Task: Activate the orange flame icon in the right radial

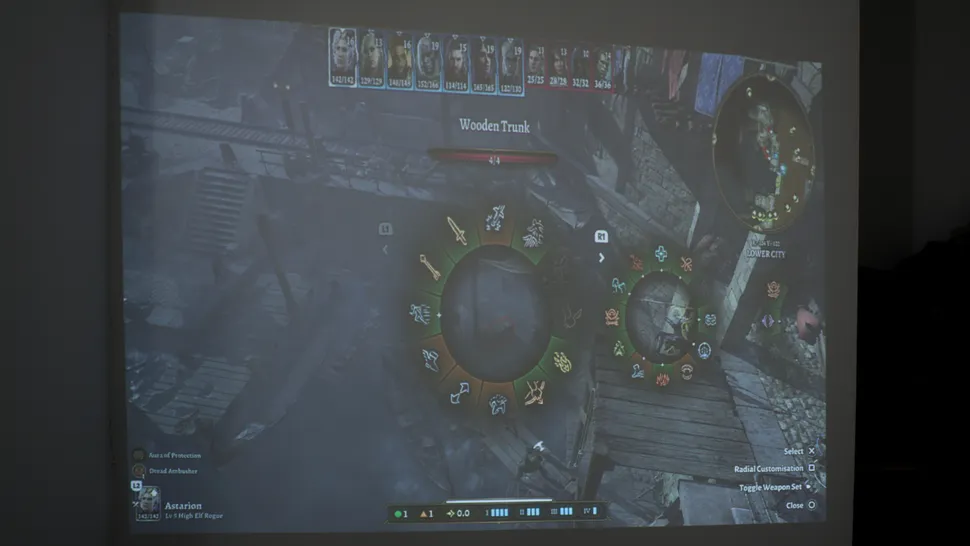Action: (662, 379)
